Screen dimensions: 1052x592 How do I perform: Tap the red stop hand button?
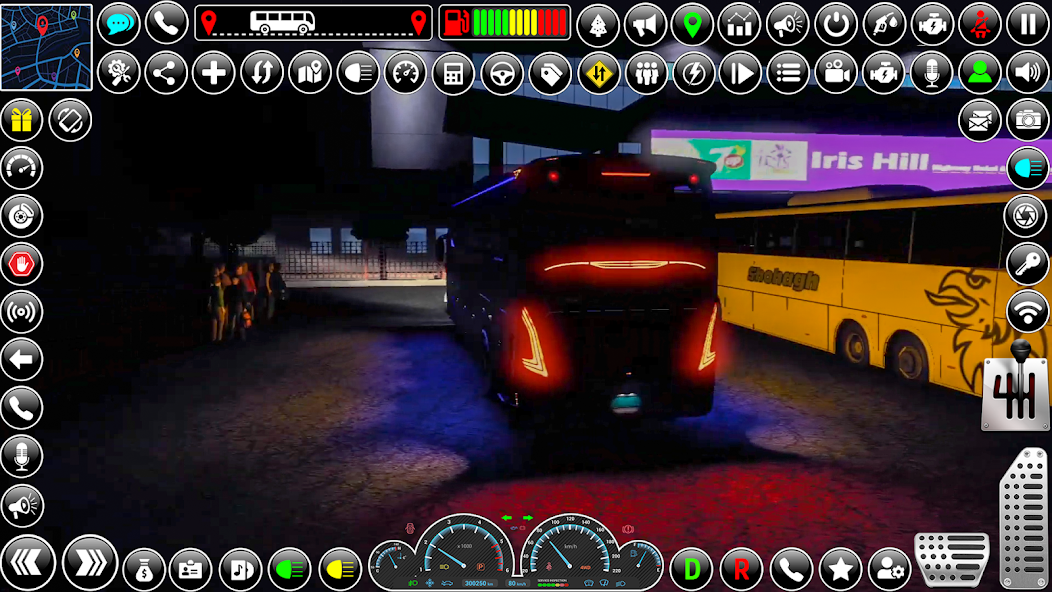click(22, 264)
